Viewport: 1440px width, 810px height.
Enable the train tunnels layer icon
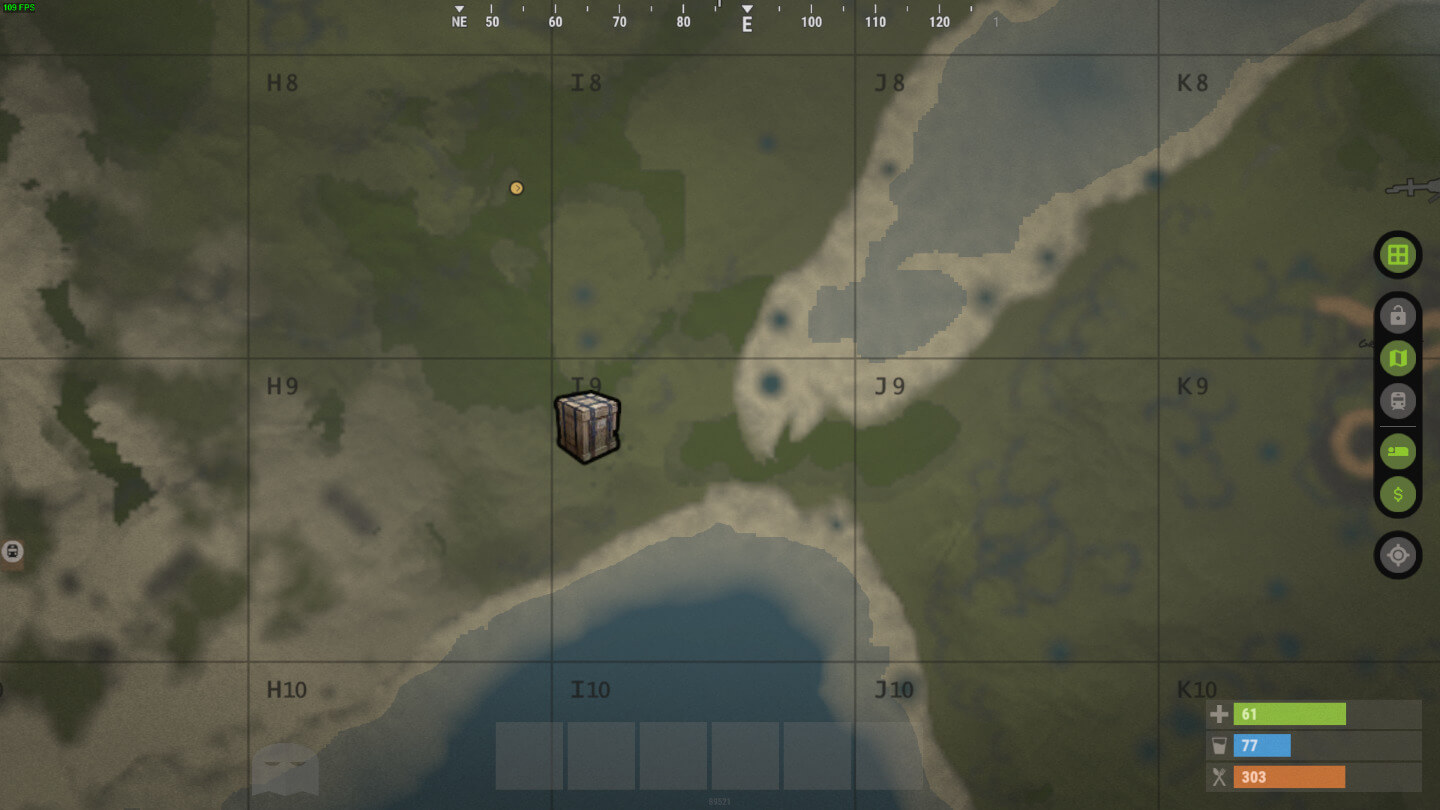pos(1397,401)
